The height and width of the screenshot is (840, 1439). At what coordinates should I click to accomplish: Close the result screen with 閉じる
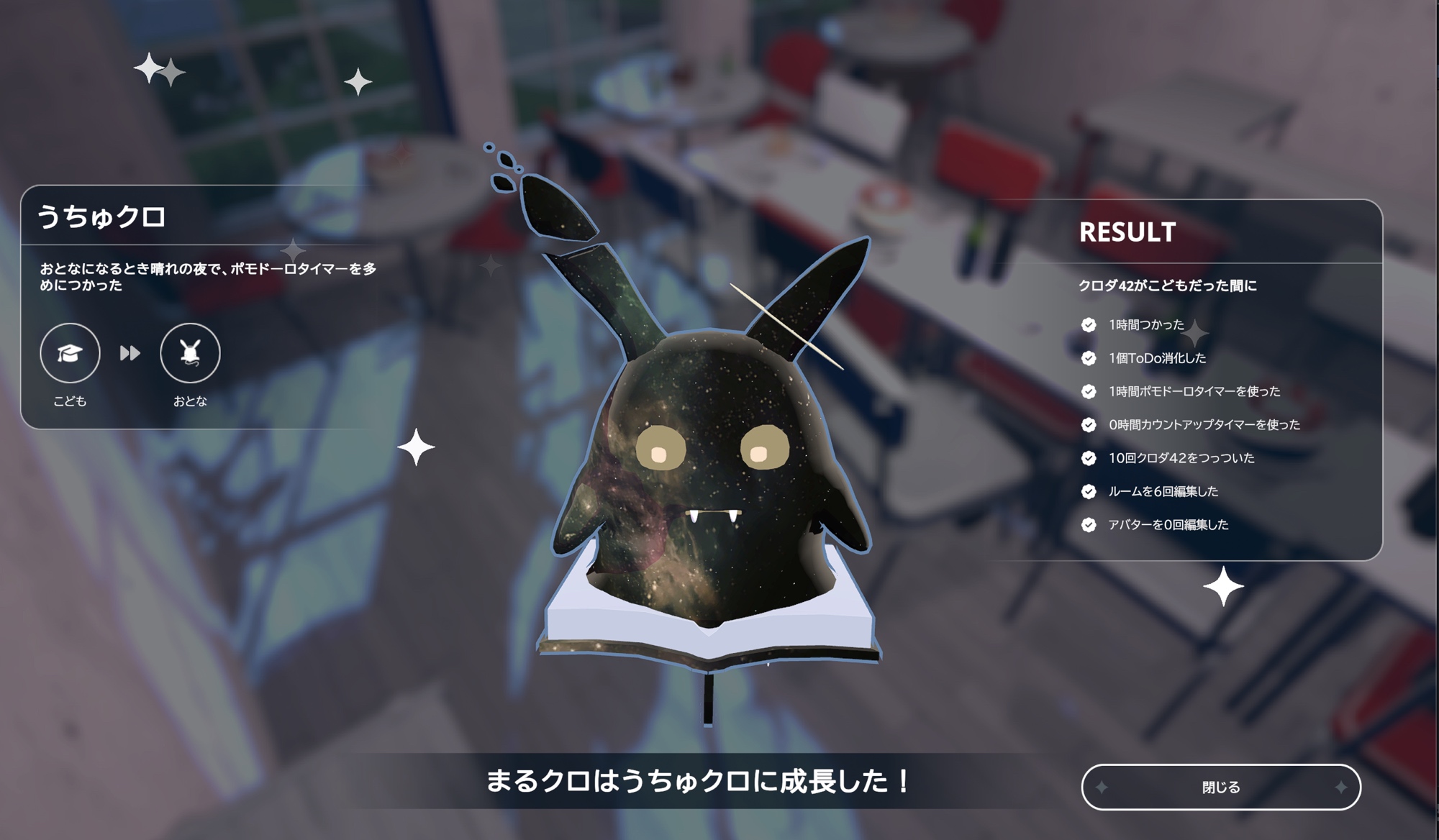(x=1221, y=787)
